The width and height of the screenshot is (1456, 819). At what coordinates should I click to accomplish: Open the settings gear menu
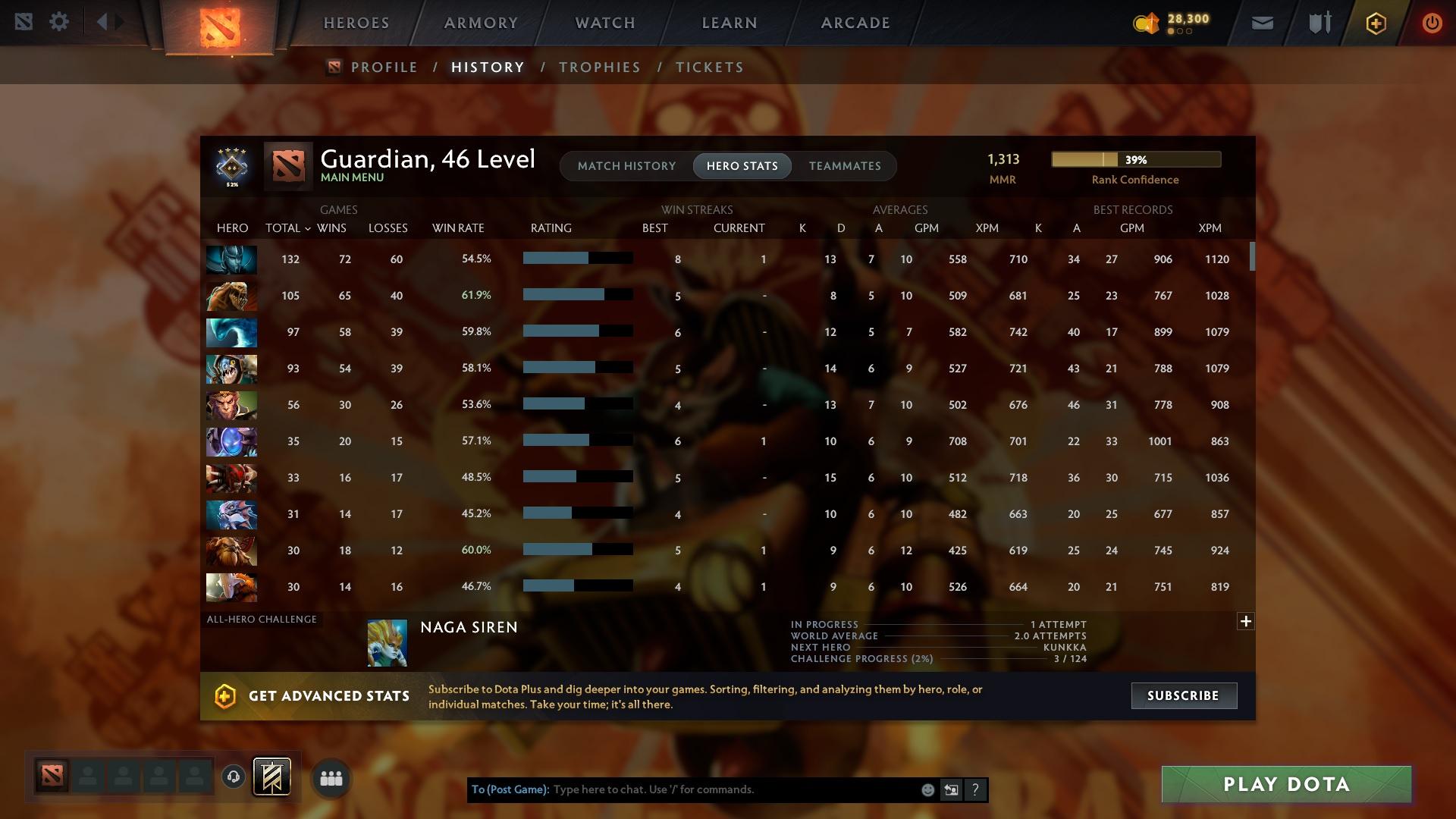[59, 22]
